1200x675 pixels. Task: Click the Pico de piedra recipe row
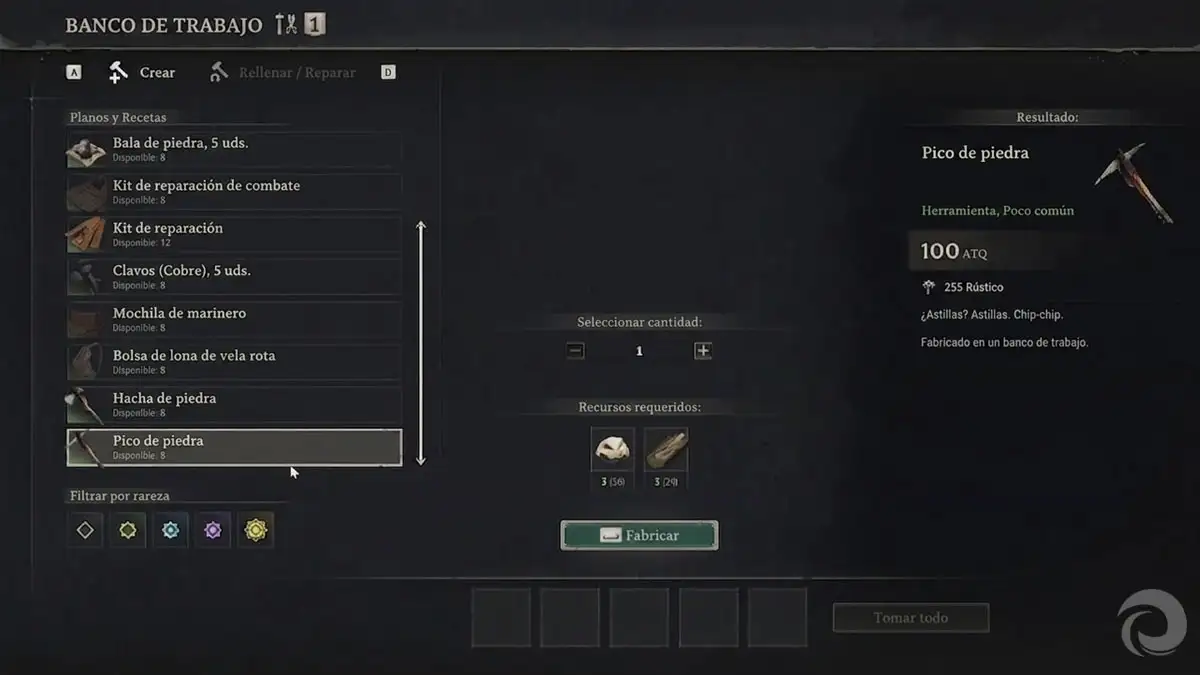tap(234, 447)
